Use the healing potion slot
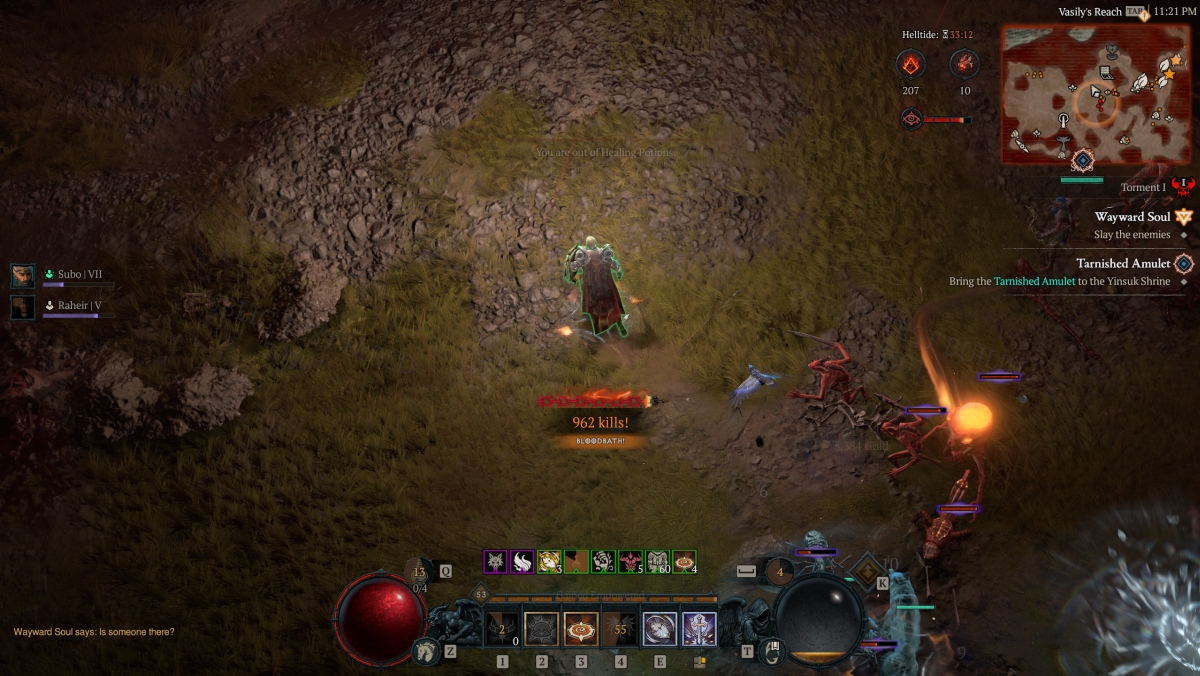This screenshot has height=676, width=1200. [420, 572]
